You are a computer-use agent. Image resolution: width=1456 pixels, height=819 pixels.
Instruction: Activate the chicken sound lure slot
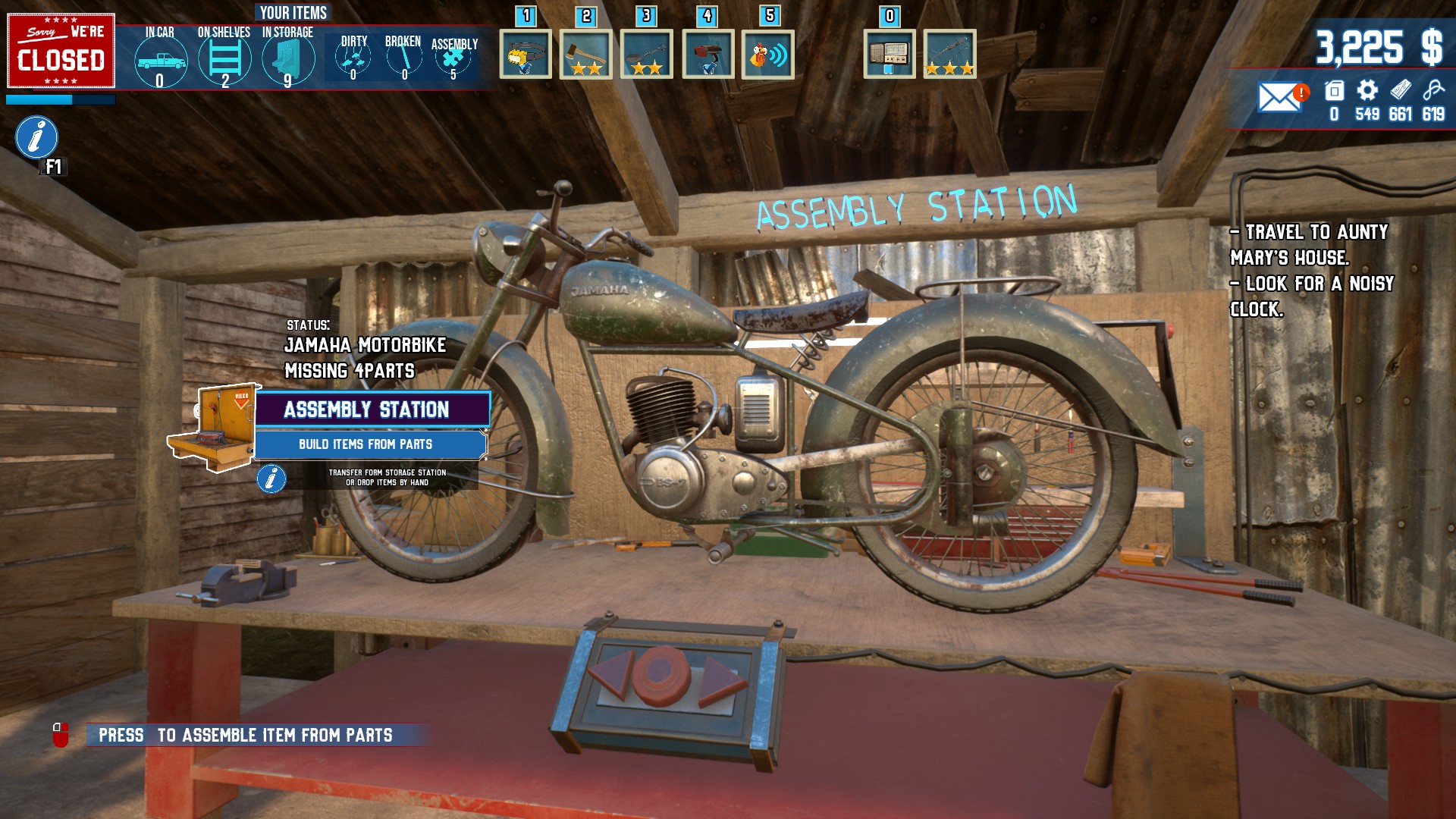click(x=767, y=55)
